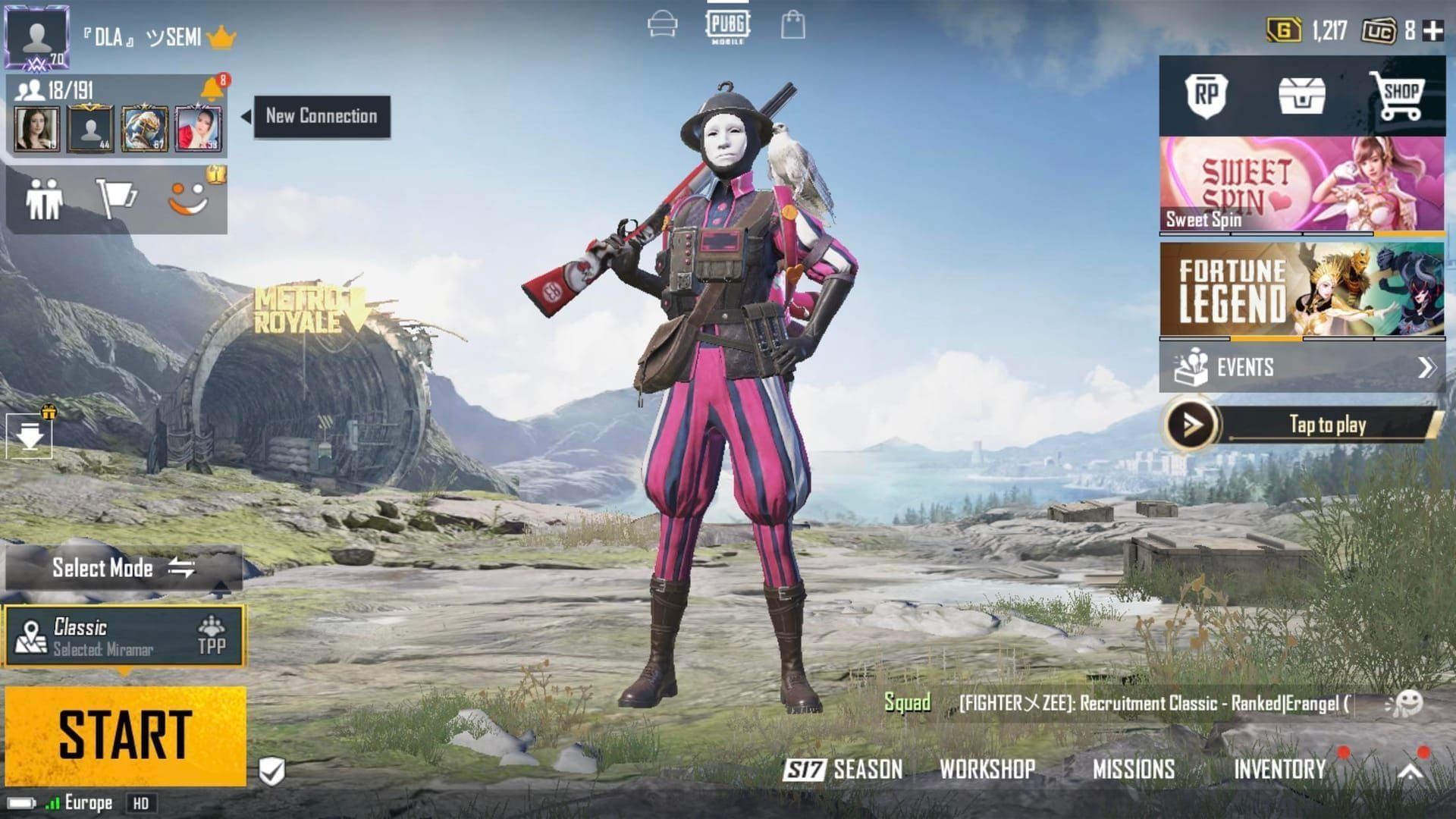
Task: Open the Royale Pass RP icon
Action: coord(1206,96)
